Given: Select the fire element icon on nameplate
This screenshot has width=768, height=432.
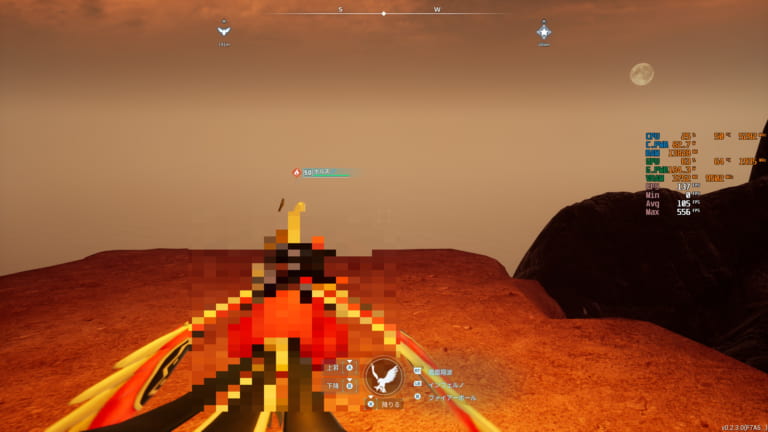Looking at the screenshot, I should pyautogui.click(x=296, y=172).
